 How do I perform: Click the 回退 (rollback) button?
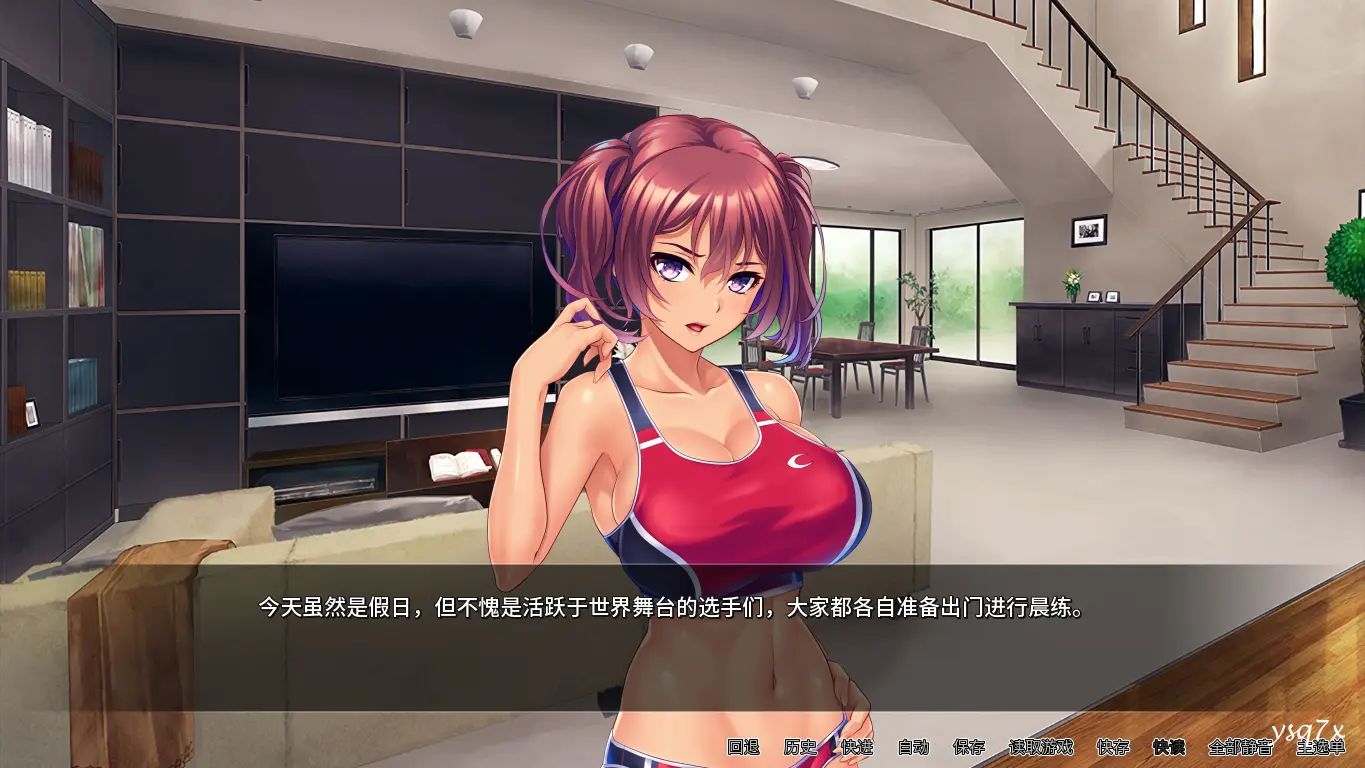(x=743, y=747)
